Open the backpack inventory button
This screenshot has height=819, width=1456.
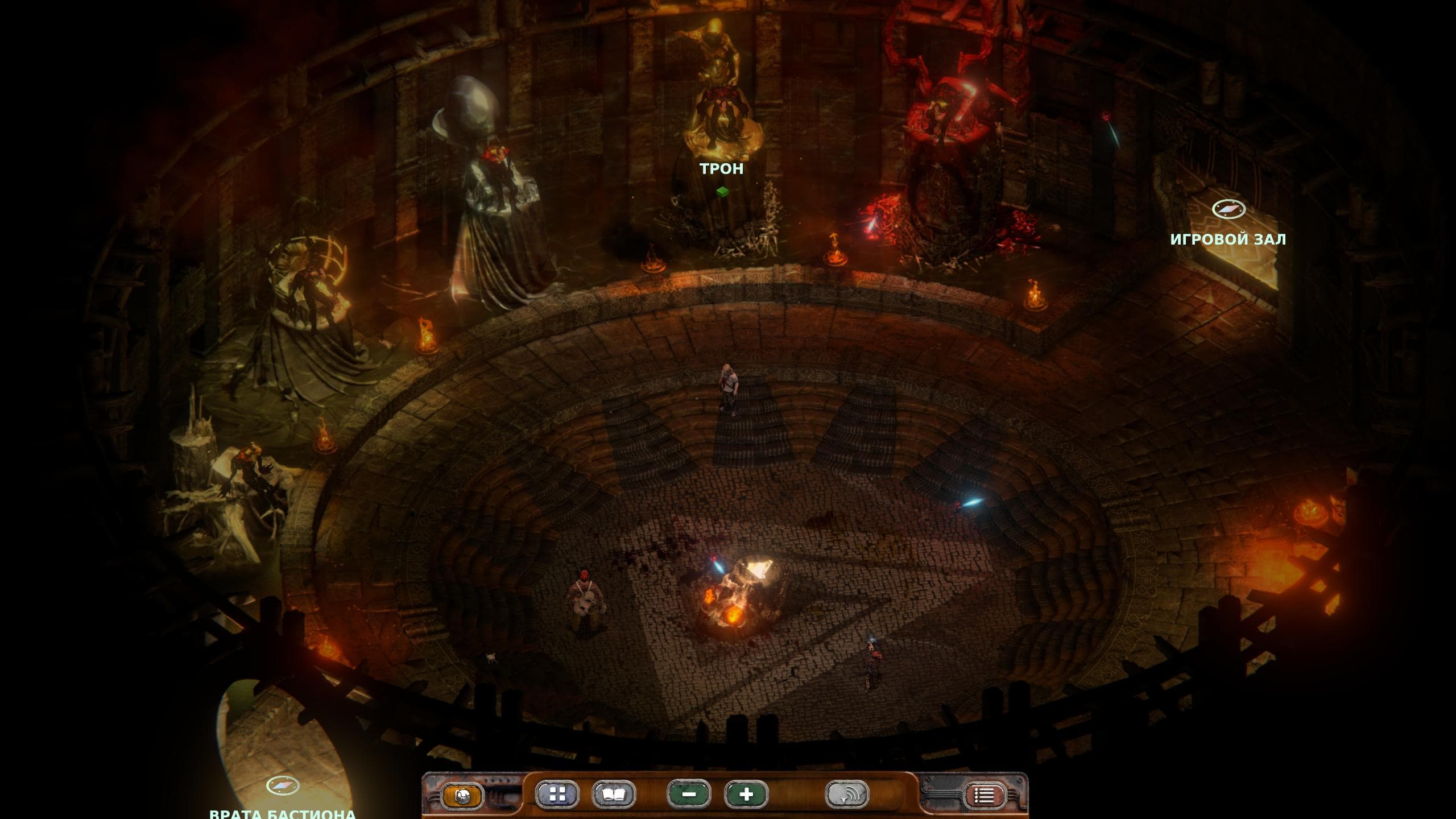(x=462, y=795)
